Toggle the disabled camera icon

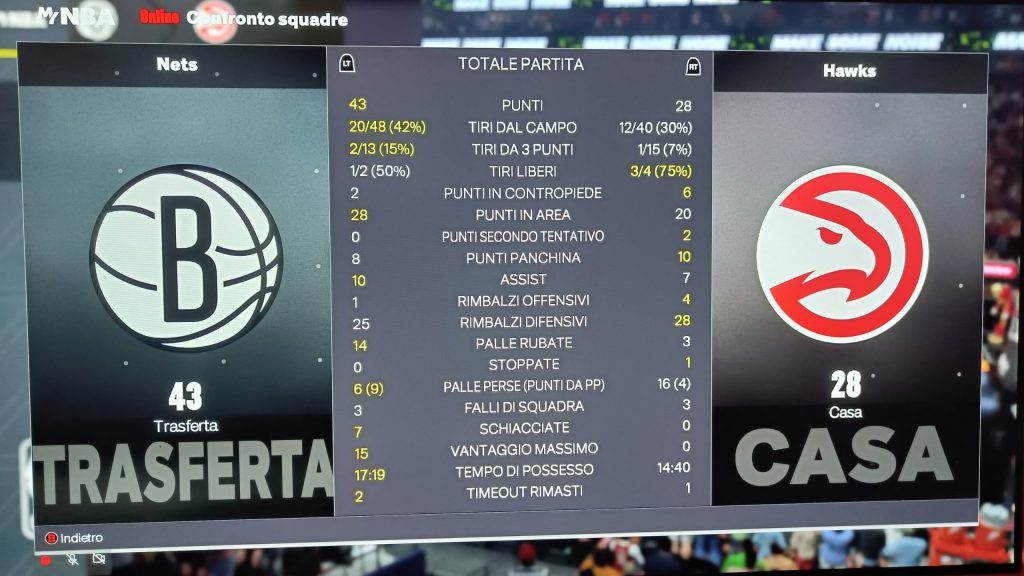coord(98,559)
